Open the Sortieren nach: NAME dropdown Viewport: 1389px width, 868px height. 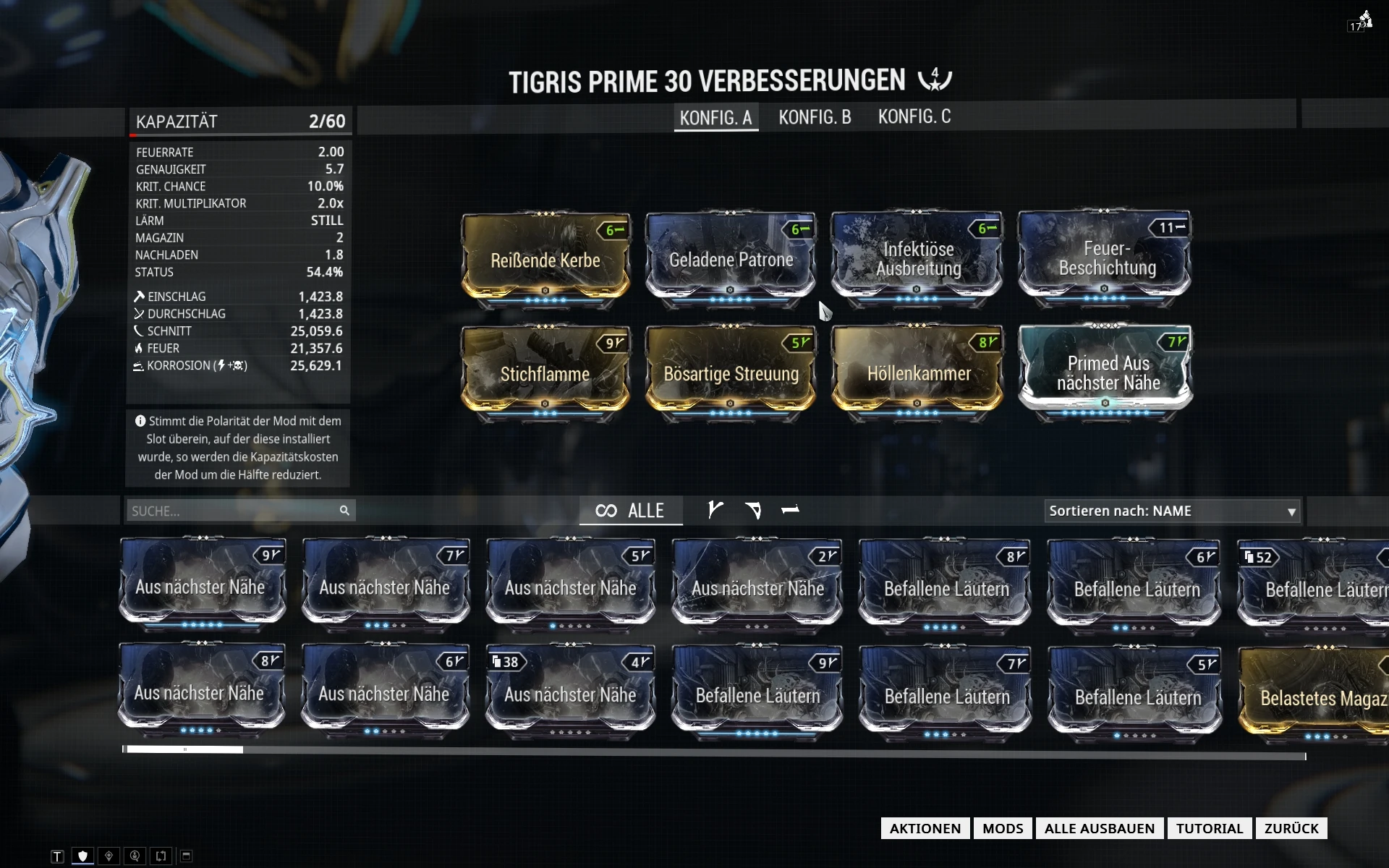click(1172, 511)
